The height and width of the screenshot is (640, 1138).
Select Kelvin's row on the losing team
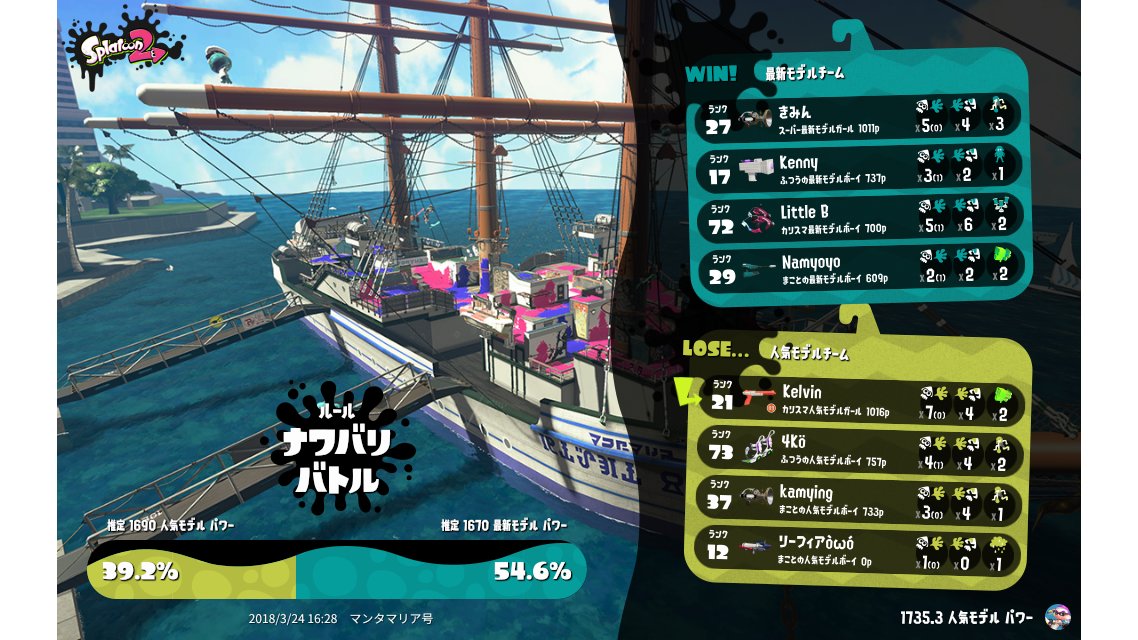tap(860, 399)
